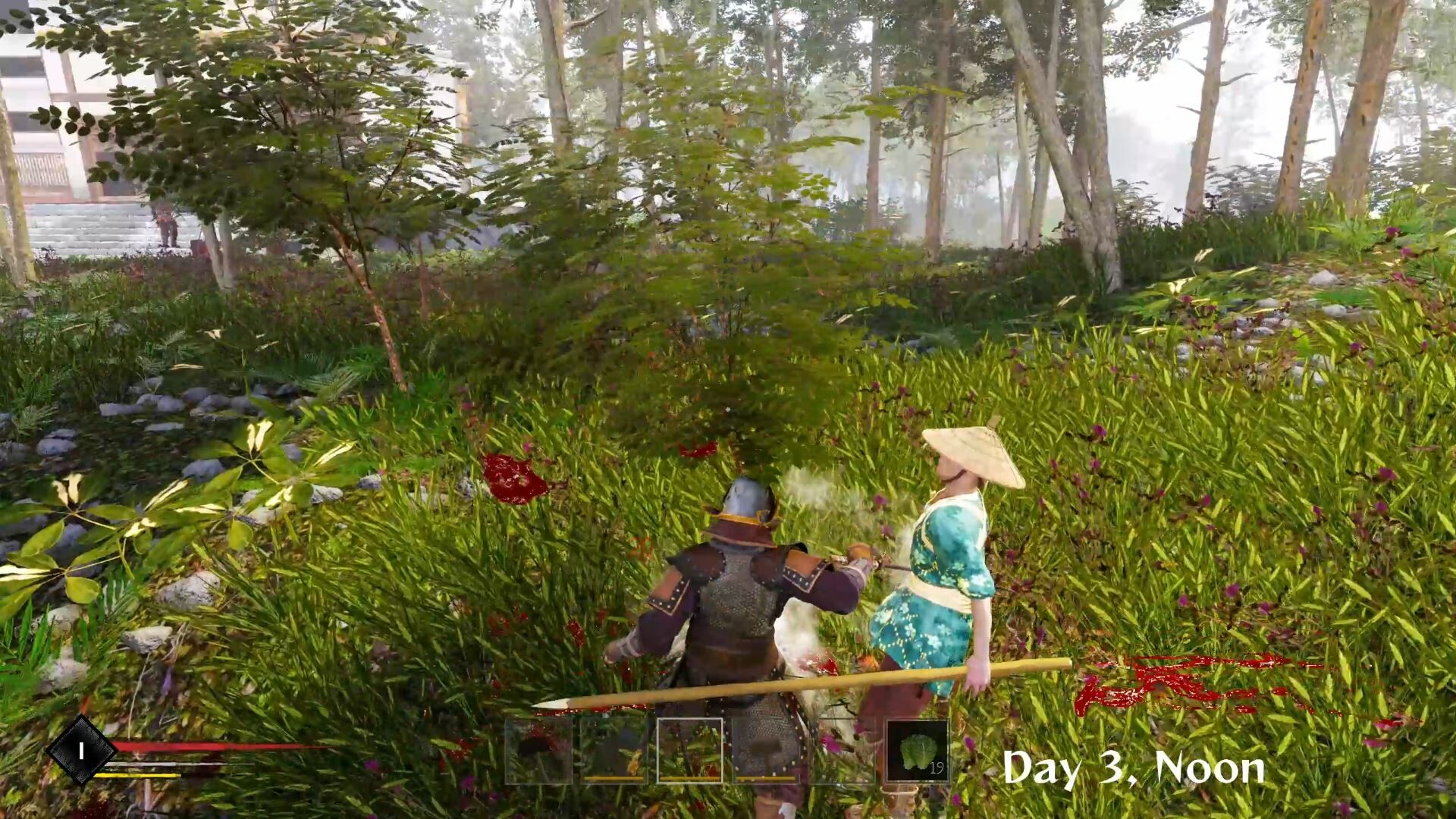Select the third hotbar slot item

click(x=690, y=751)
